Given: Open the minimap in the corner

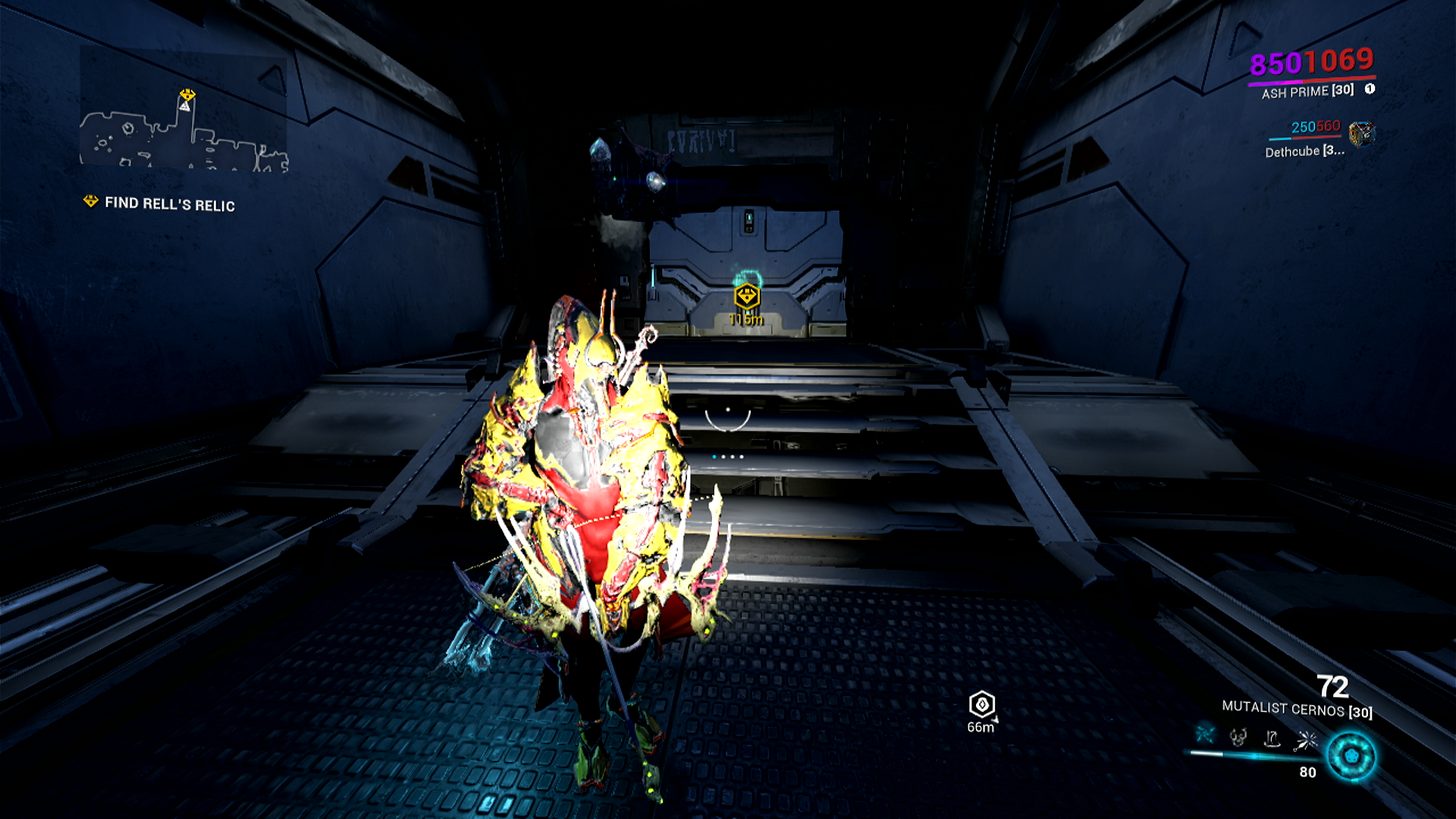Looking at the screenshot, I should pyautogui.click(x=184, y=129).
